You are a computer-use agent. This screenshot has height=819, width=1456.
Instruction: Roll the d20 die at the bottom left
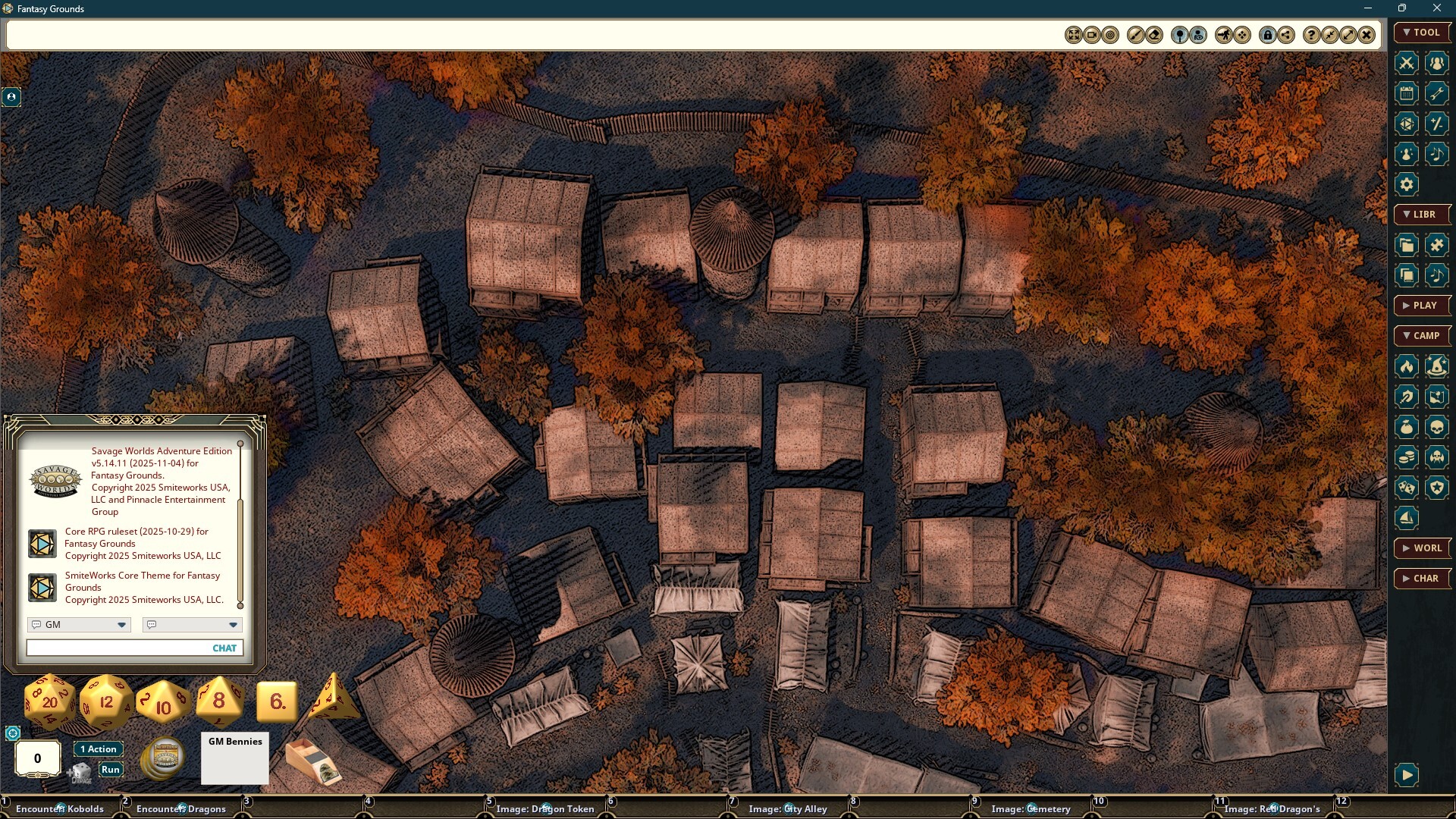pyautogui.click(x=48, y=701)
